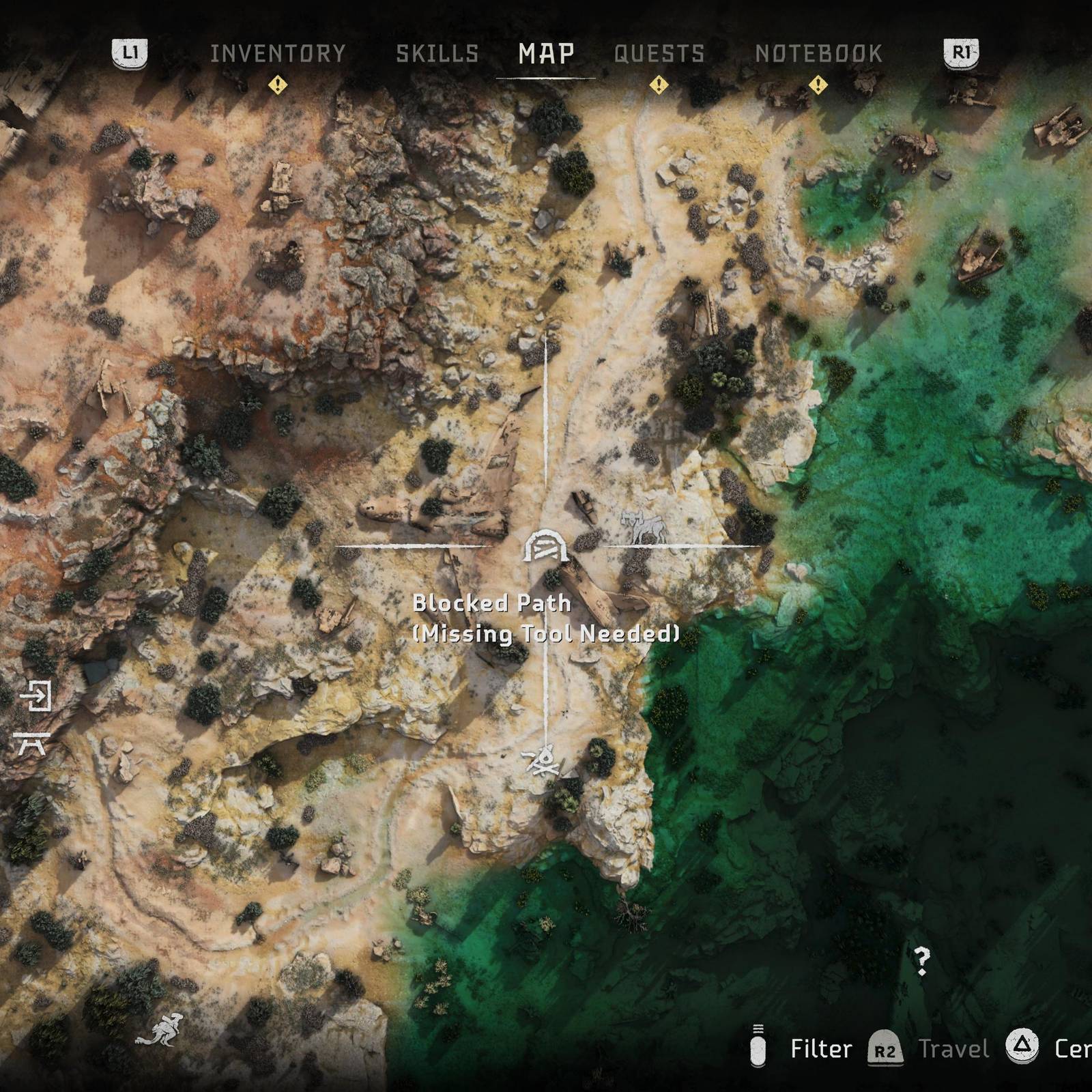The image size is (1092, 1092).
Task: Pick the workbench marker on the map
Action: tap(32, 743)
